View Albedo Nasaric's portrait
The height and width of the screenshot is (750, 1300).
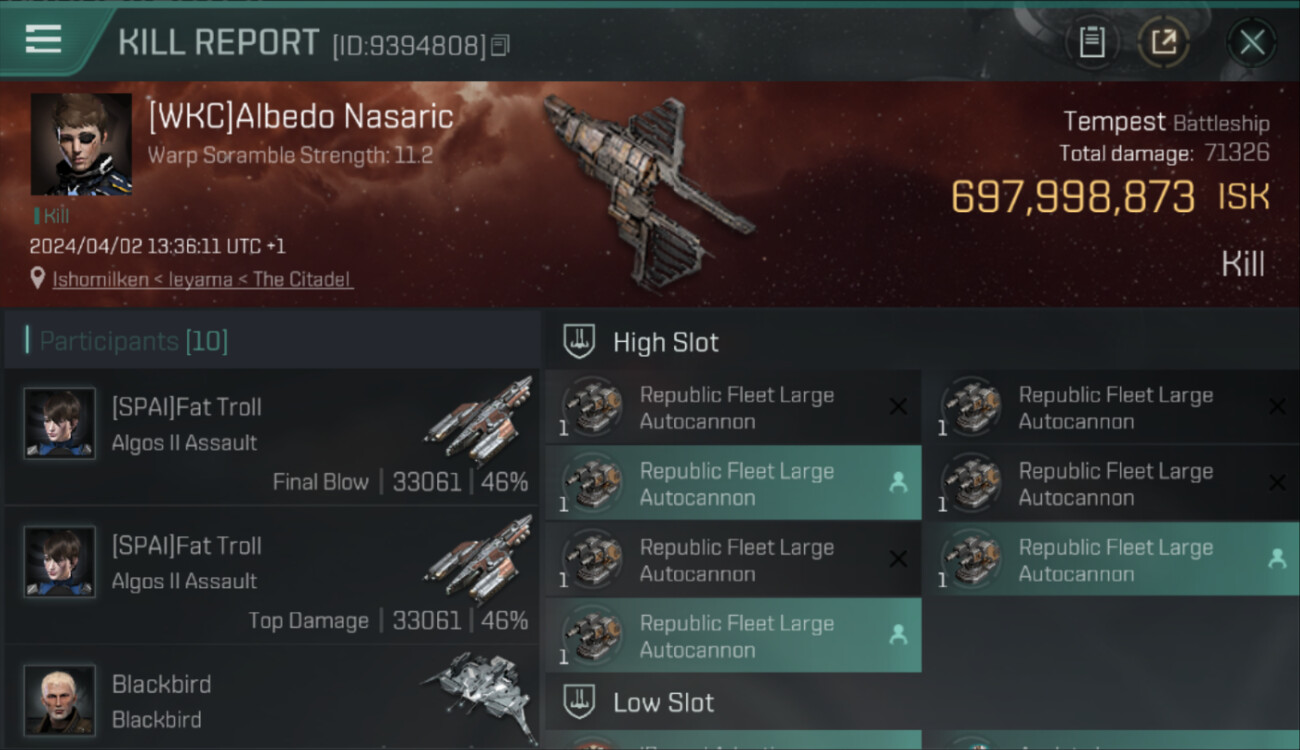(x=81, y=144)
